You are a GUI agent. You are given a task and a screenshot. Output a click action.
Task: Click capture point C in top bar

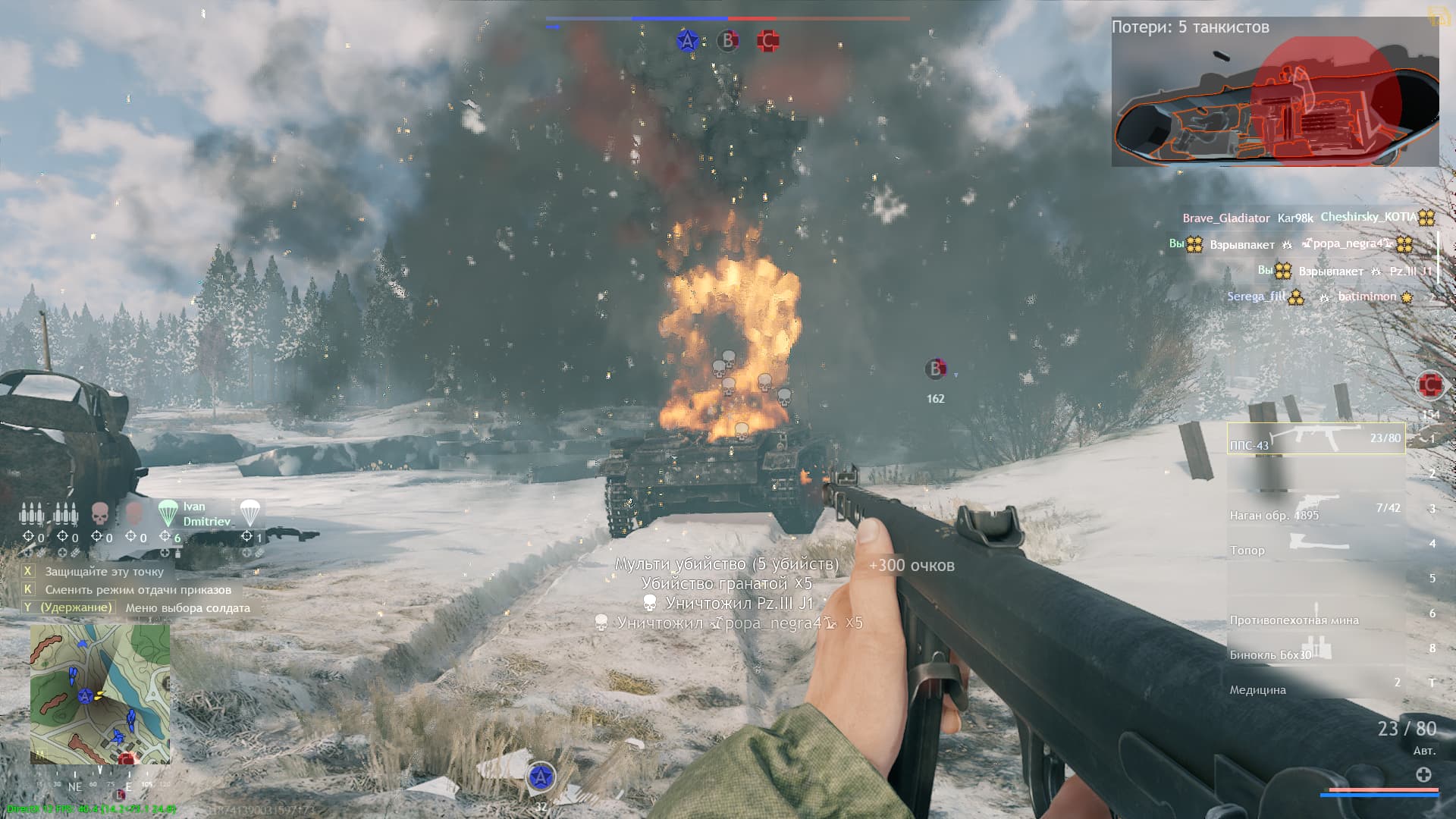[768, 41]
